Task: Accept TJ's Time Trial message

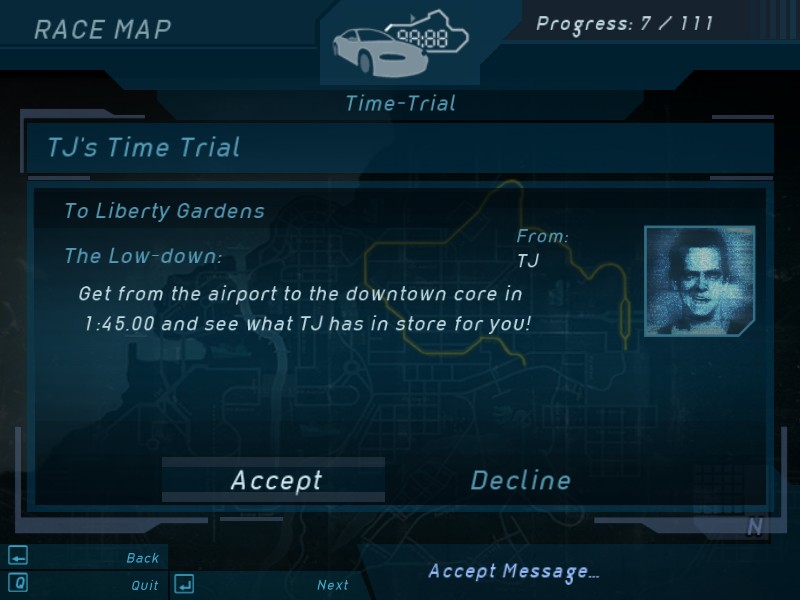Action: tap(275, 480)
